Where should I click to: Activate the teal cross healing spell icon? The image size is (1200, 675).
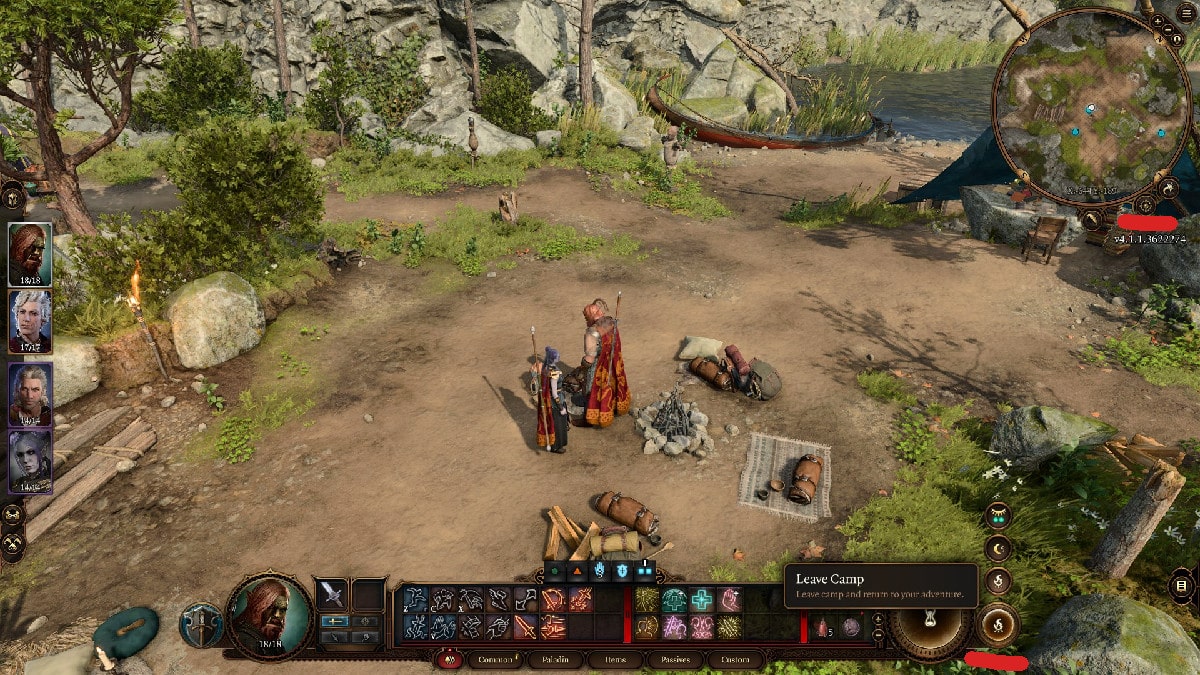(x=701, y=599)
